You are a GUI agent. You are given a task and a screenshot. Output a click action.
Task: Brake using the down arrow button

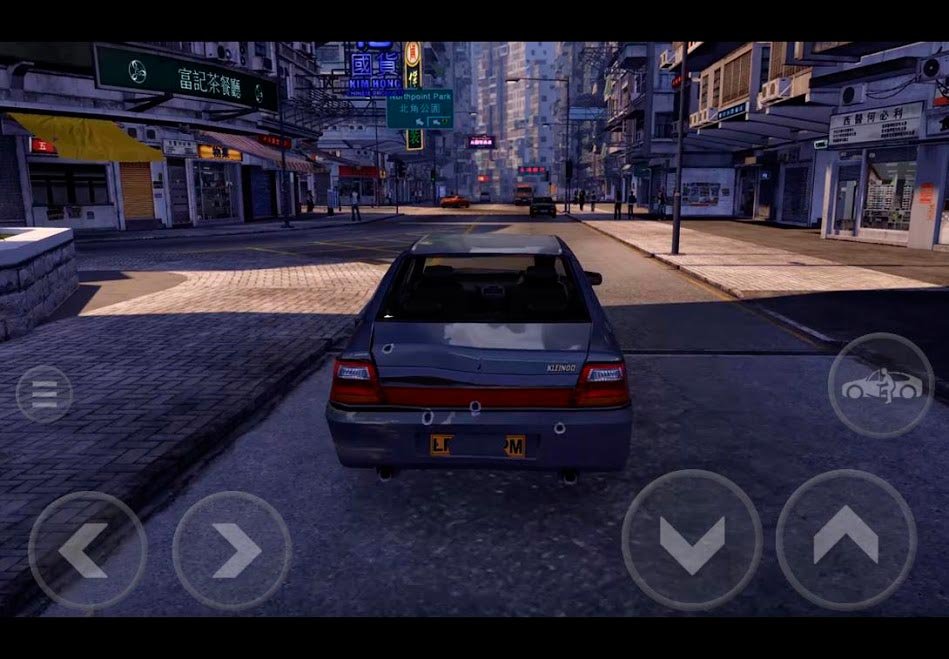click(692, 540)
